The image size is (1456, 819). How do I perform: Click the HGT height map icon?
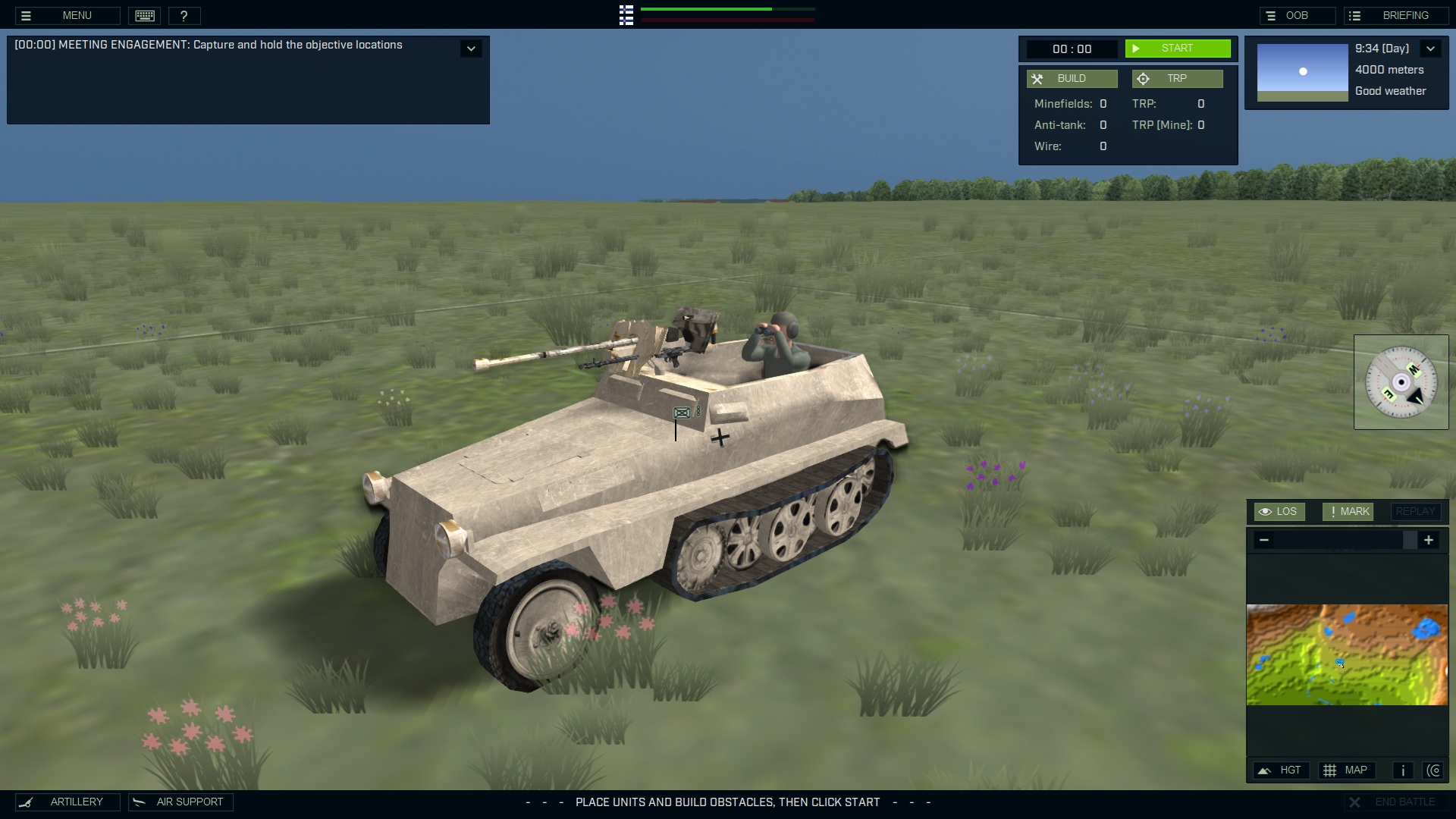click(1282, 770)
